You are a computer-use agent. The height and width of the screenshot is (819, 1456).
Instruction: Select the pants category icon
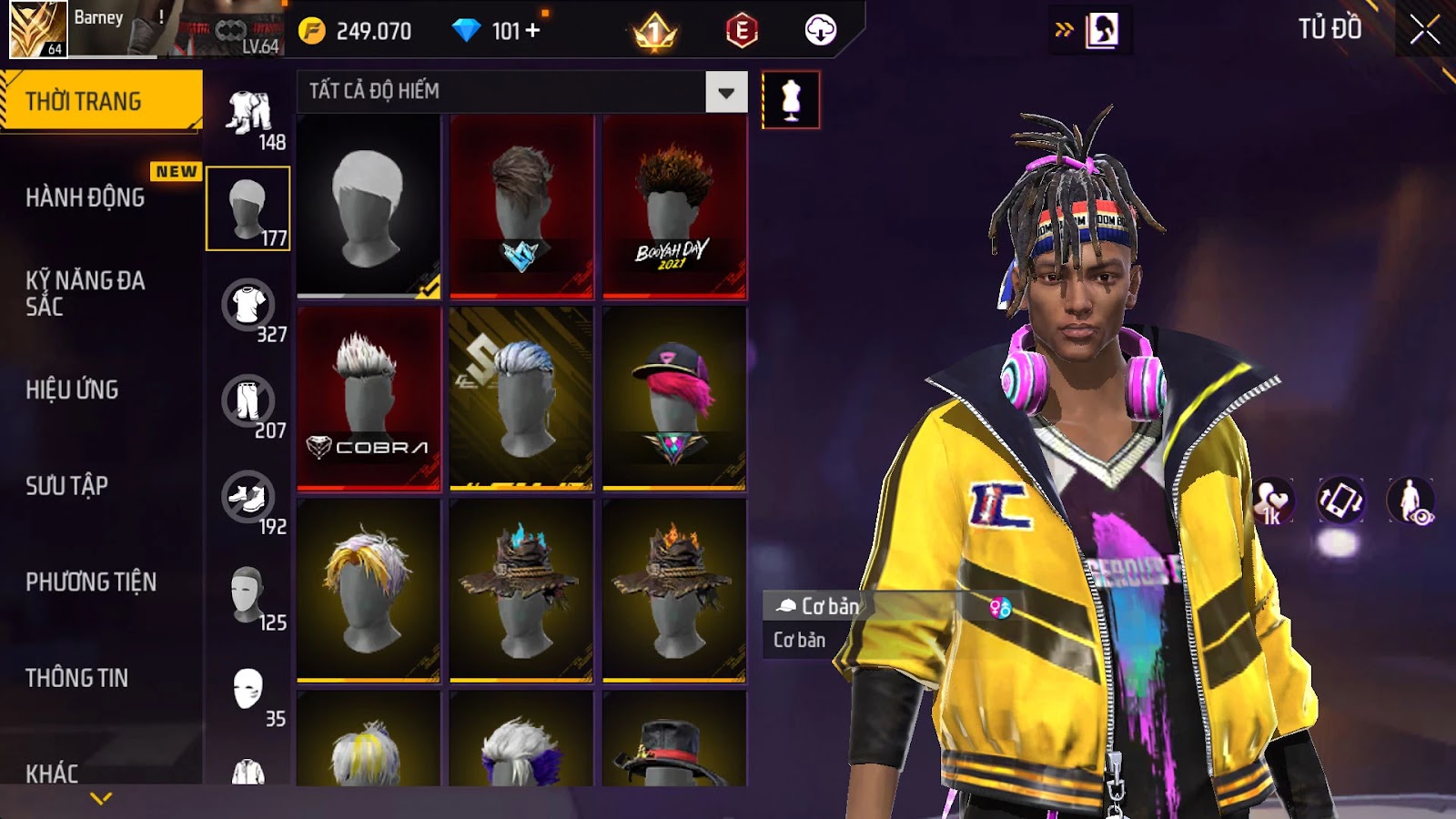[x=248, y=400]
